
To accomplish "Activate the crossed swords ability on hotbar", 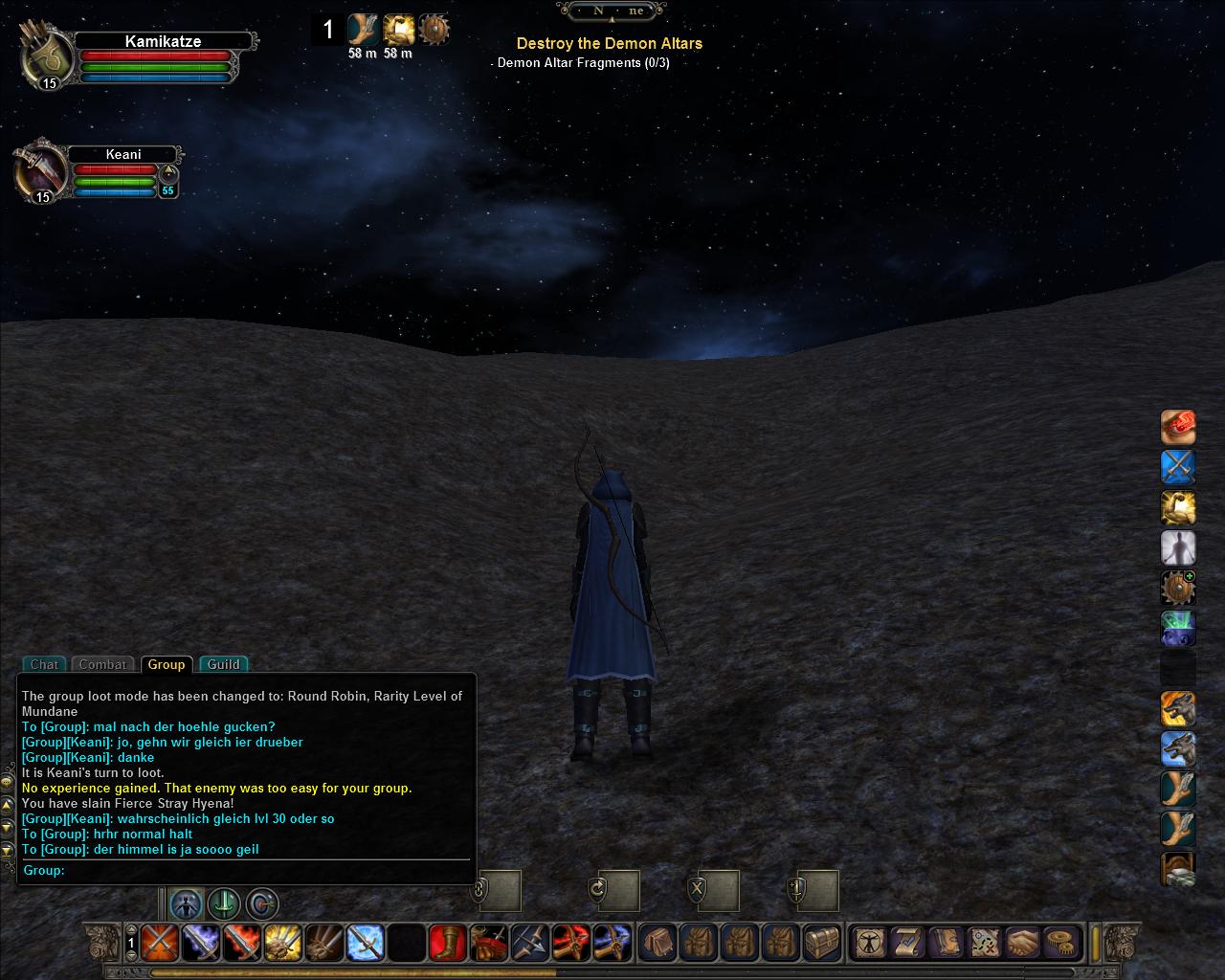I will [x=159, y=943].
